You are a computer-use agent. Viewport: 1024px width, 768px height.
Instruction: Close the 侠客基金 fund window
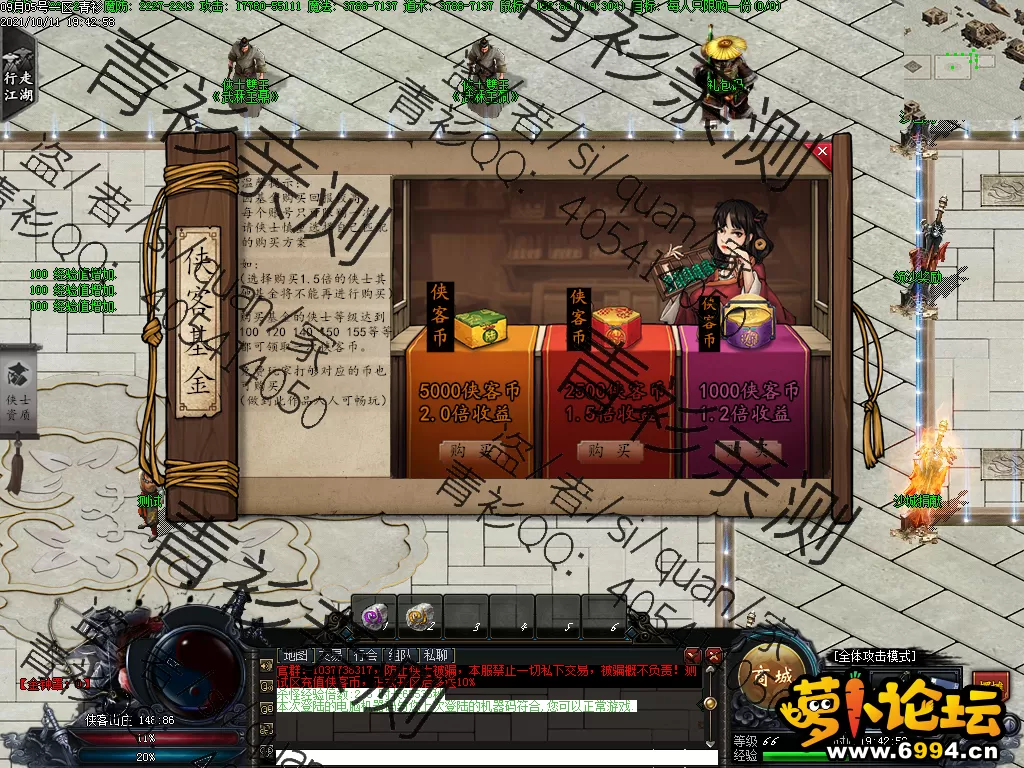coord(823,151)
